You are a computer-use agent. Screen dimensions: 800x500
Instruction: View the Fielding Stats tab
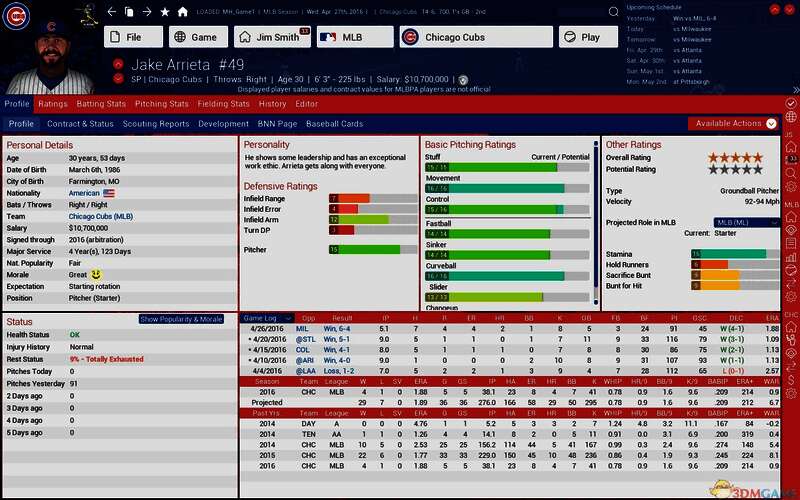223,104
